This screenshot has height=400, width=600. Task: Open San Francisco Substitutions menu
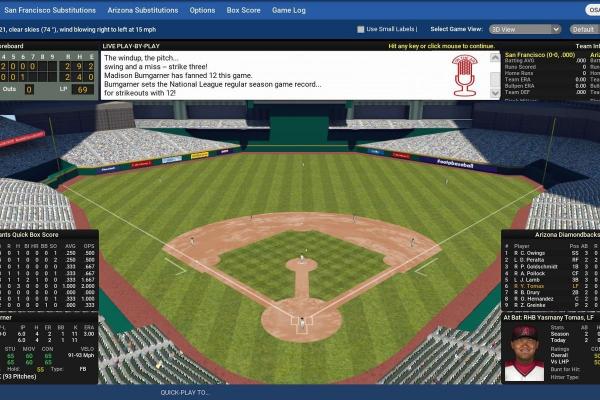(49, 10)
